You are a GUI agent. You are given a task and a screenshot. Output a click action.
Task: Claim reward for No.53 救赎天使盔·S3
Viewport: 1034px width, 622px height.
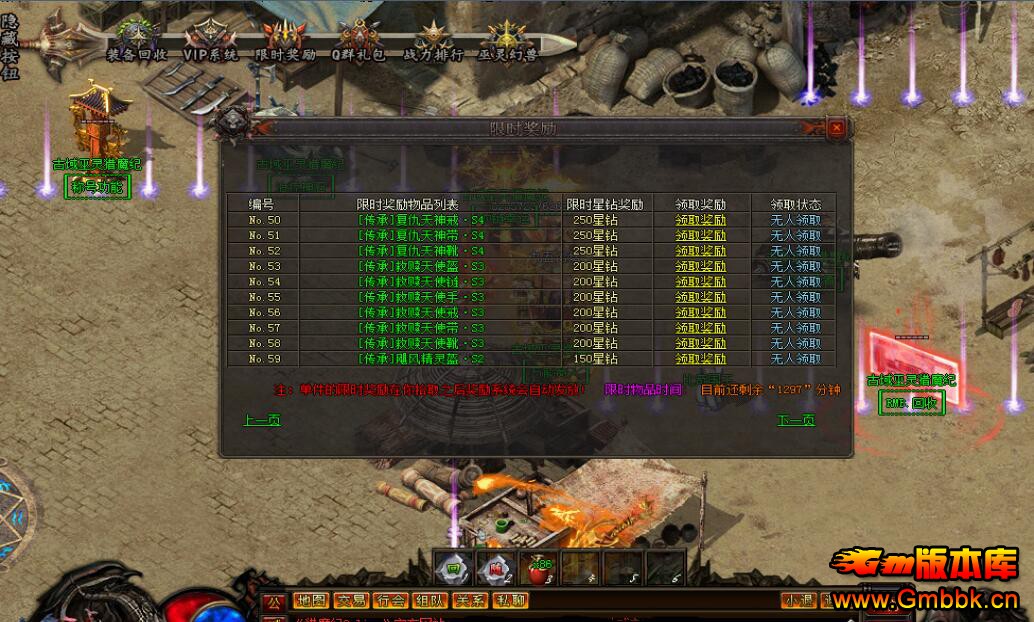pos(700,267)
